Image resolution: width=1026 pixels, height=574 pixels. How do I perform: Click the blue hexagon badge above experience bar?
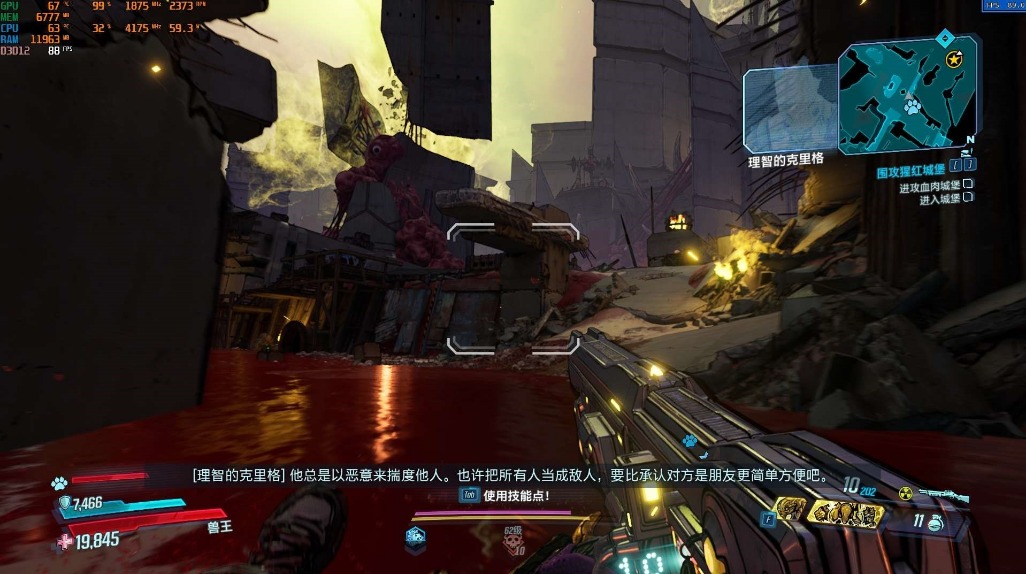[x=415, y=537]
